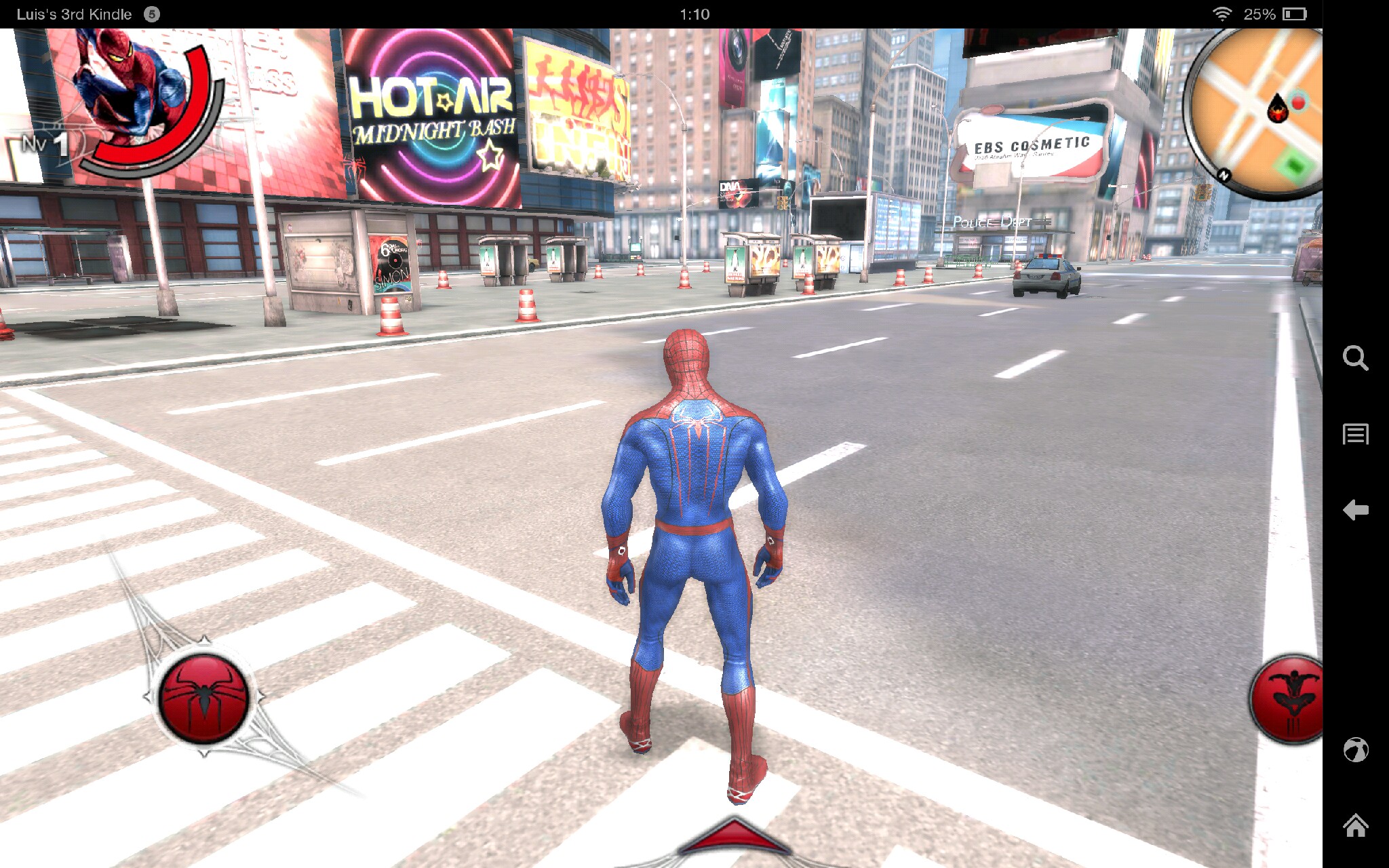Tap the red spider joystick control
1389x868 pixels.
click(203, 697)
